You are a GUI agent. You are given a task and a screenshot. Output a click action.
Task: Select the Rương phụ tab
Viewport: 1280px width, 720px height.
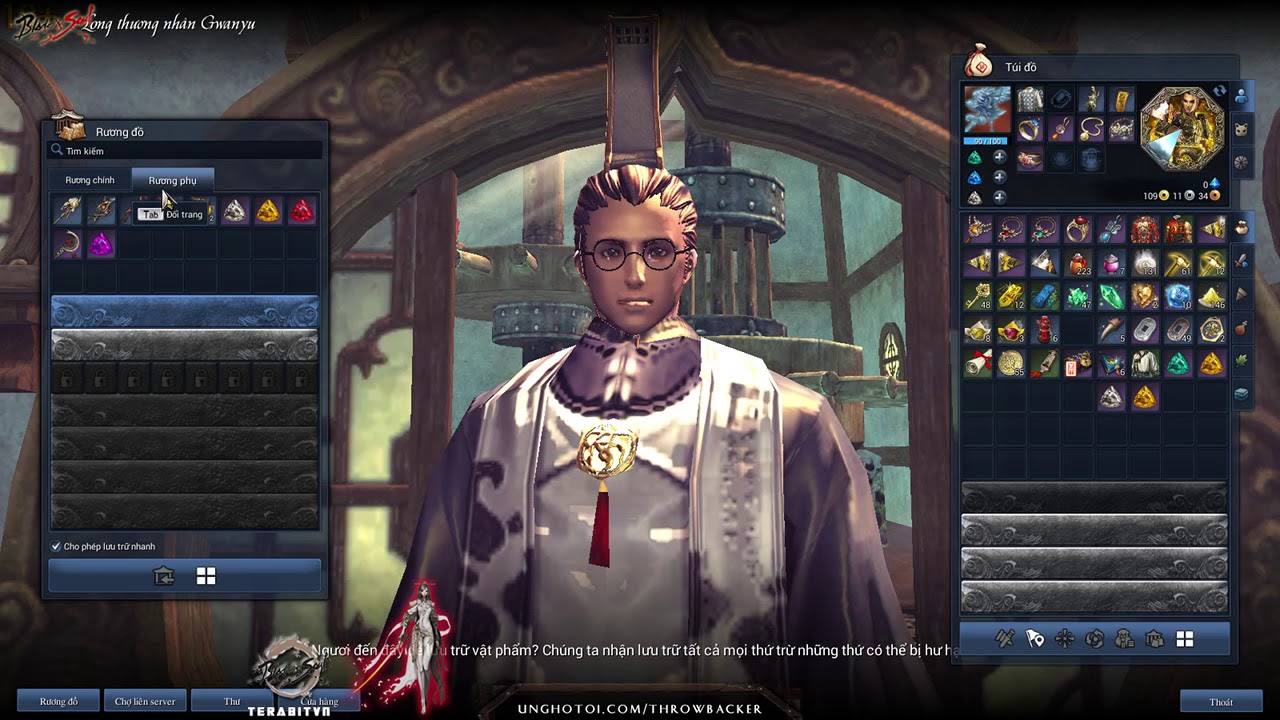(x=172, y=180)
